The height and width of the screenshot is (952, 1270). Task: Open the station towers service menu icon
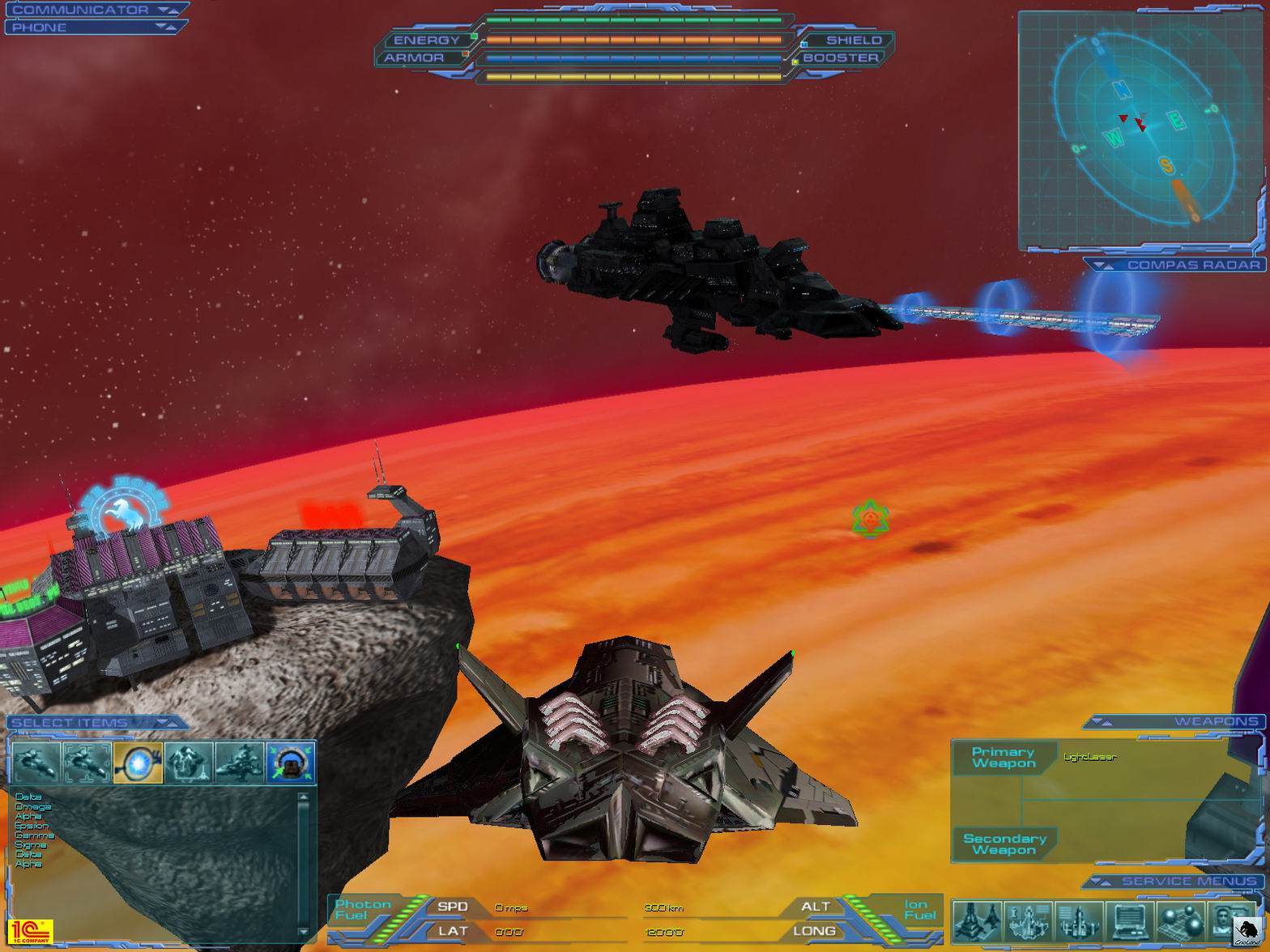click(977, 921)
